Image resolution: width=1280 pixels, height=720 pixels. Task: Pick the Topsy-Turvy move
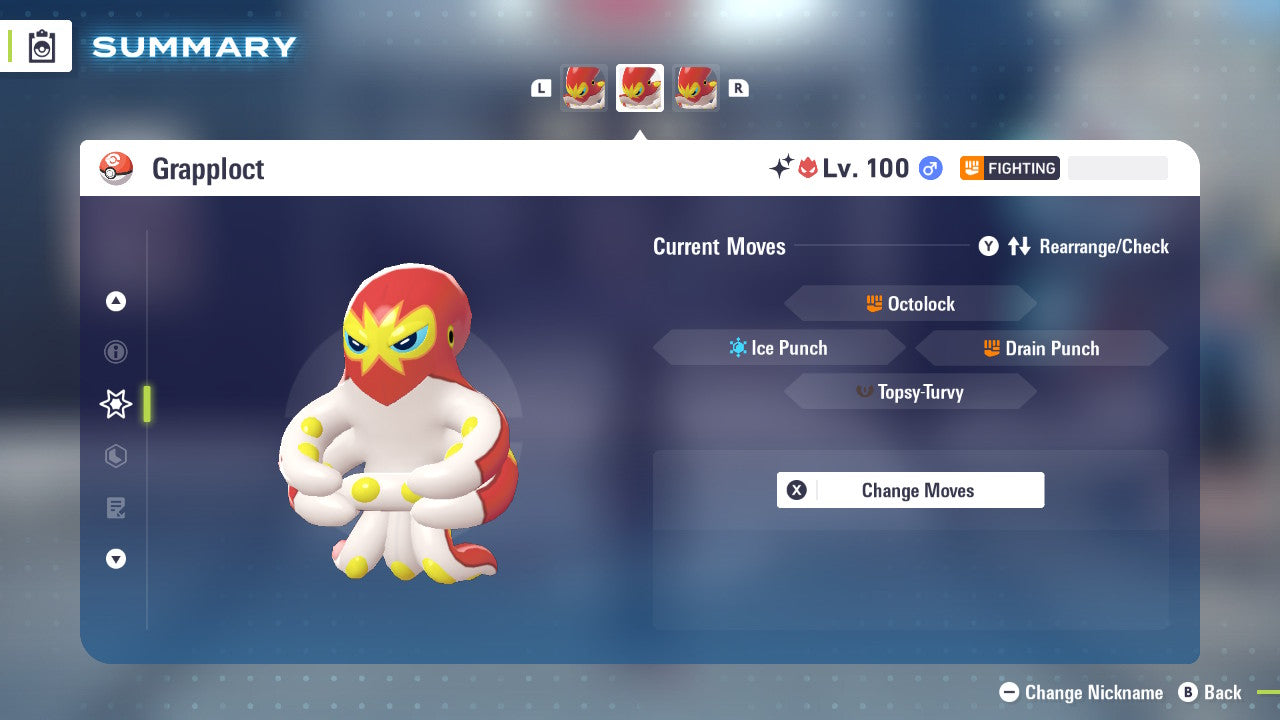910,392
